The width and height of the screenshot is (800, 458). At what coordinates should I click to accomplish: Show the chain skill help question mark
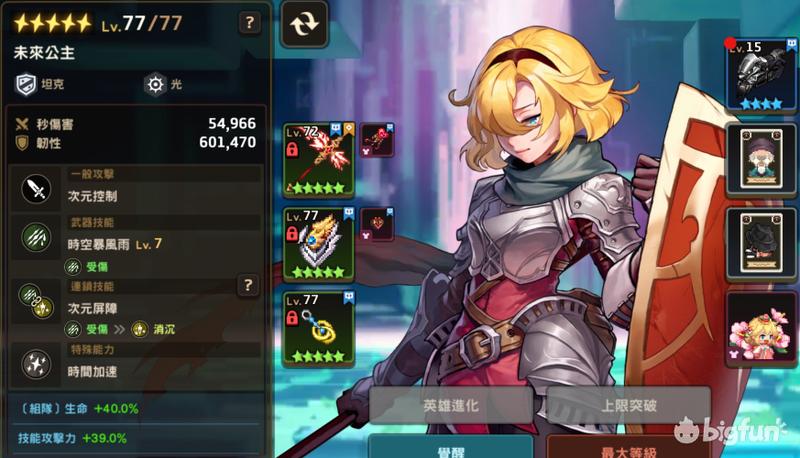(249, 286)
